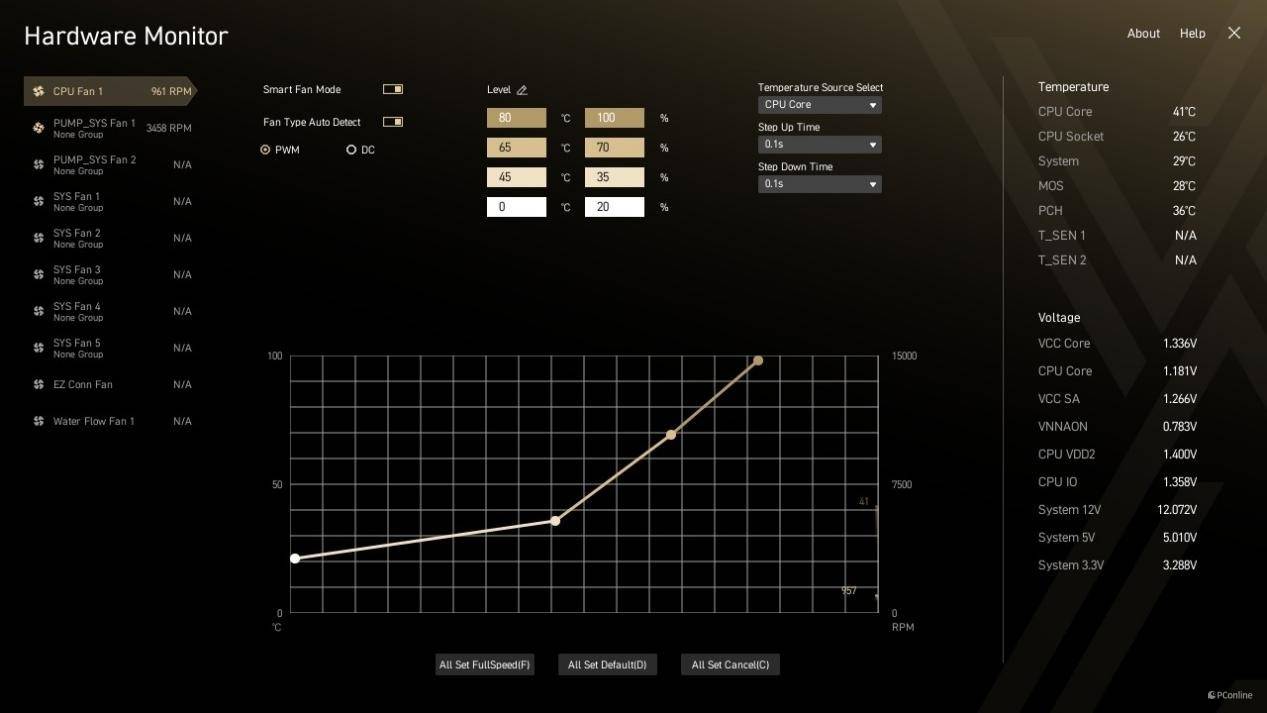The height and width of the screenshot is (713, 1267).
Task: Edit the 80 °C temperature field
Action: pos(516,118)
